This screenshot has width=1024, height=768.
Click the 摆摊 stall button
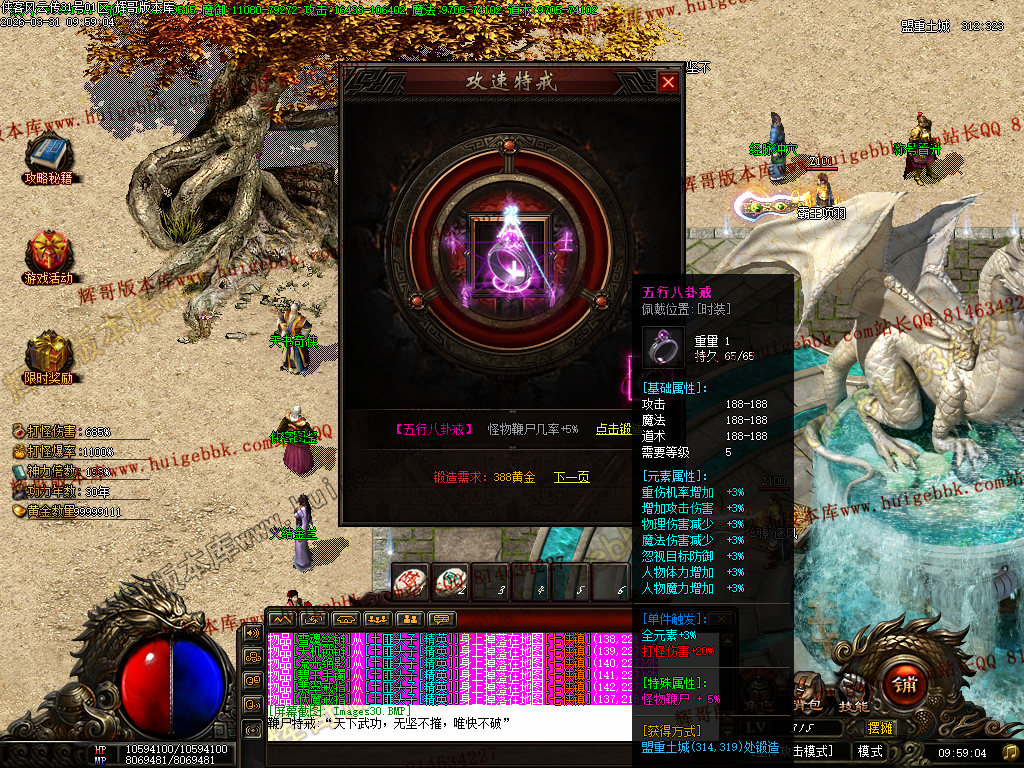[x=880, y=727]
